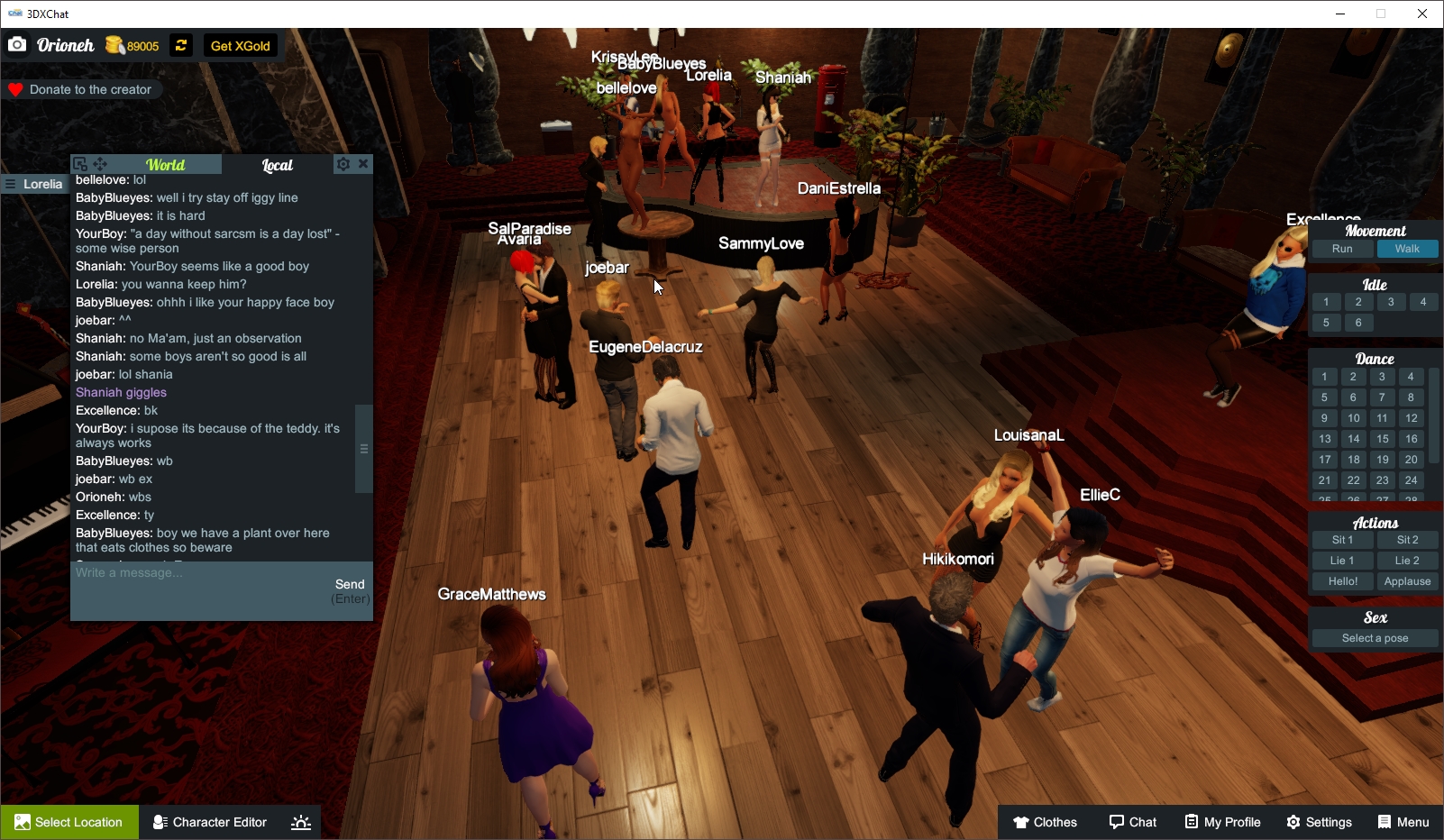This screenshot has height=840, width=1444.
Task: Open the Character Editor tab
Action: click(209, 822)
